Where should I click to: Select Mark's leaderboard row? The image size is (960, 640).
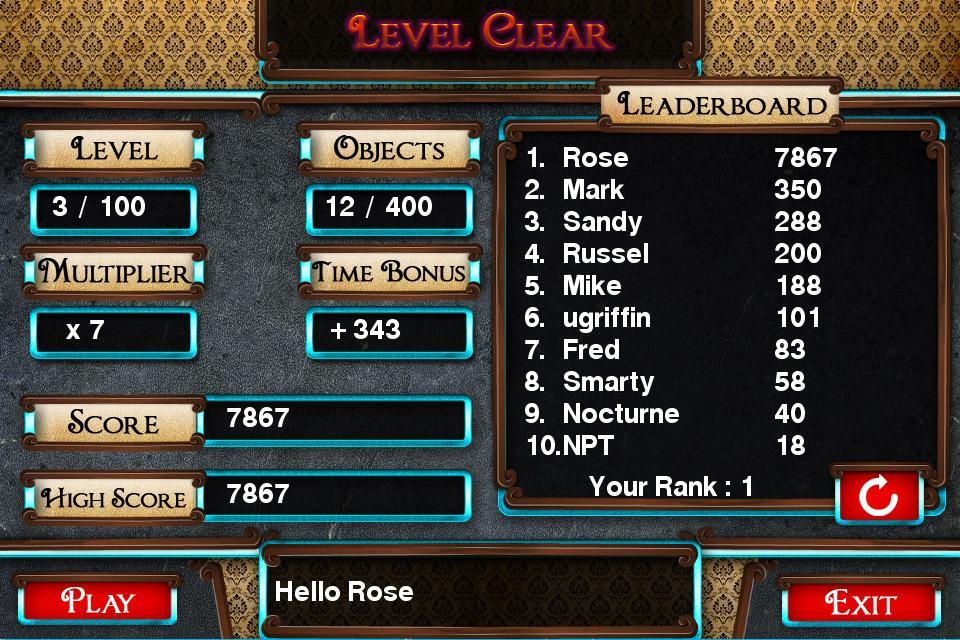point(680,190)
